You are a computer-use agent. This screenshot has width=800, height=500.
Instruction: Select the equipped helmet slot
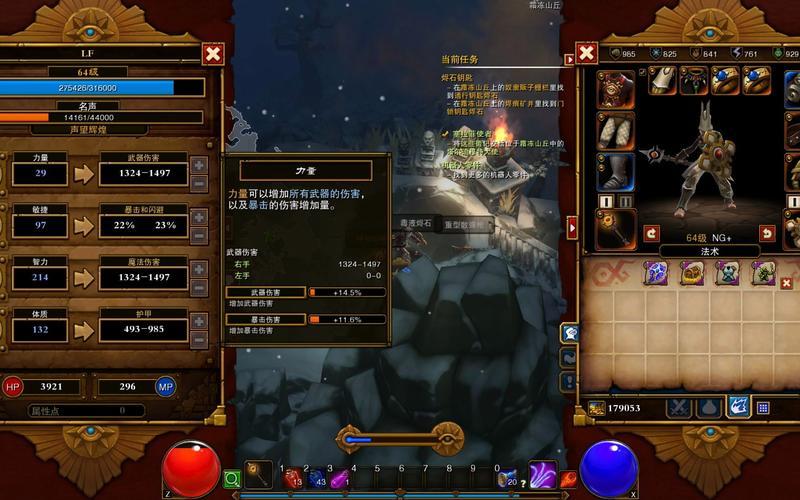click(615, 88)
